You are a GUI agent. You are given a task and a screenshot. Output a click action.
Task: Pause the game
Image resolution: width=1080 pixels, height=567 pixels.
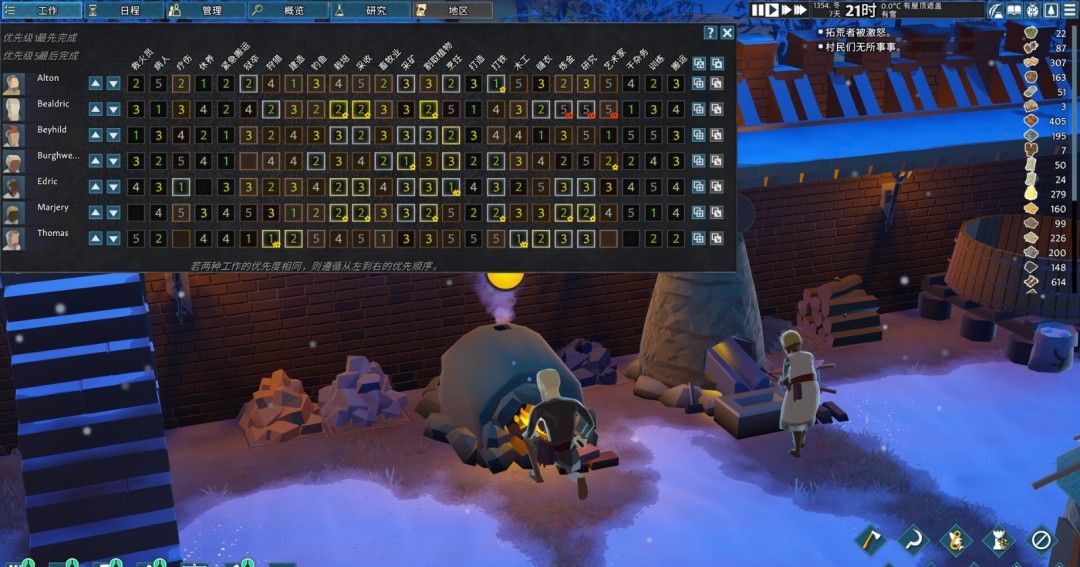[x=759, y=10]
